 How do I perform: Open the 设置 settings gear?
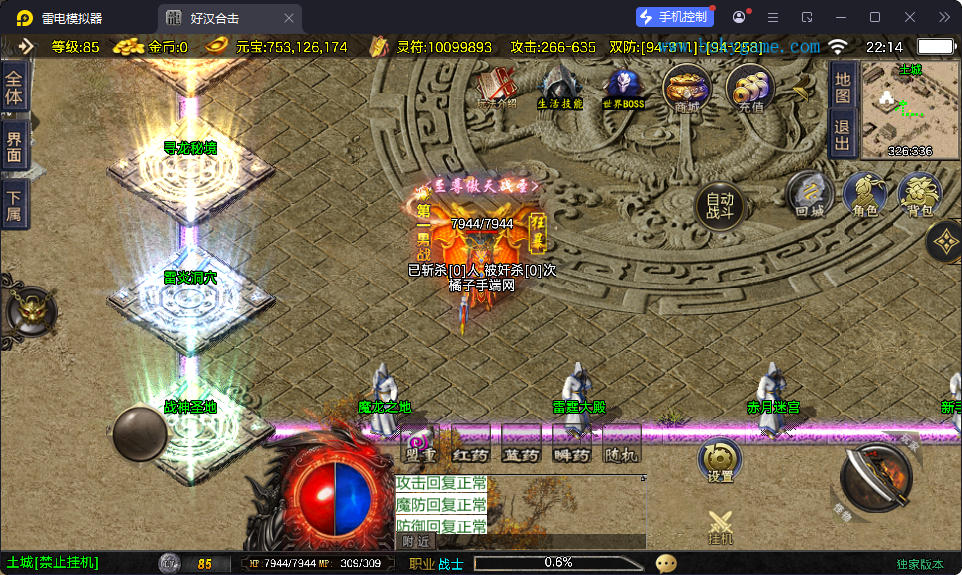720,460
